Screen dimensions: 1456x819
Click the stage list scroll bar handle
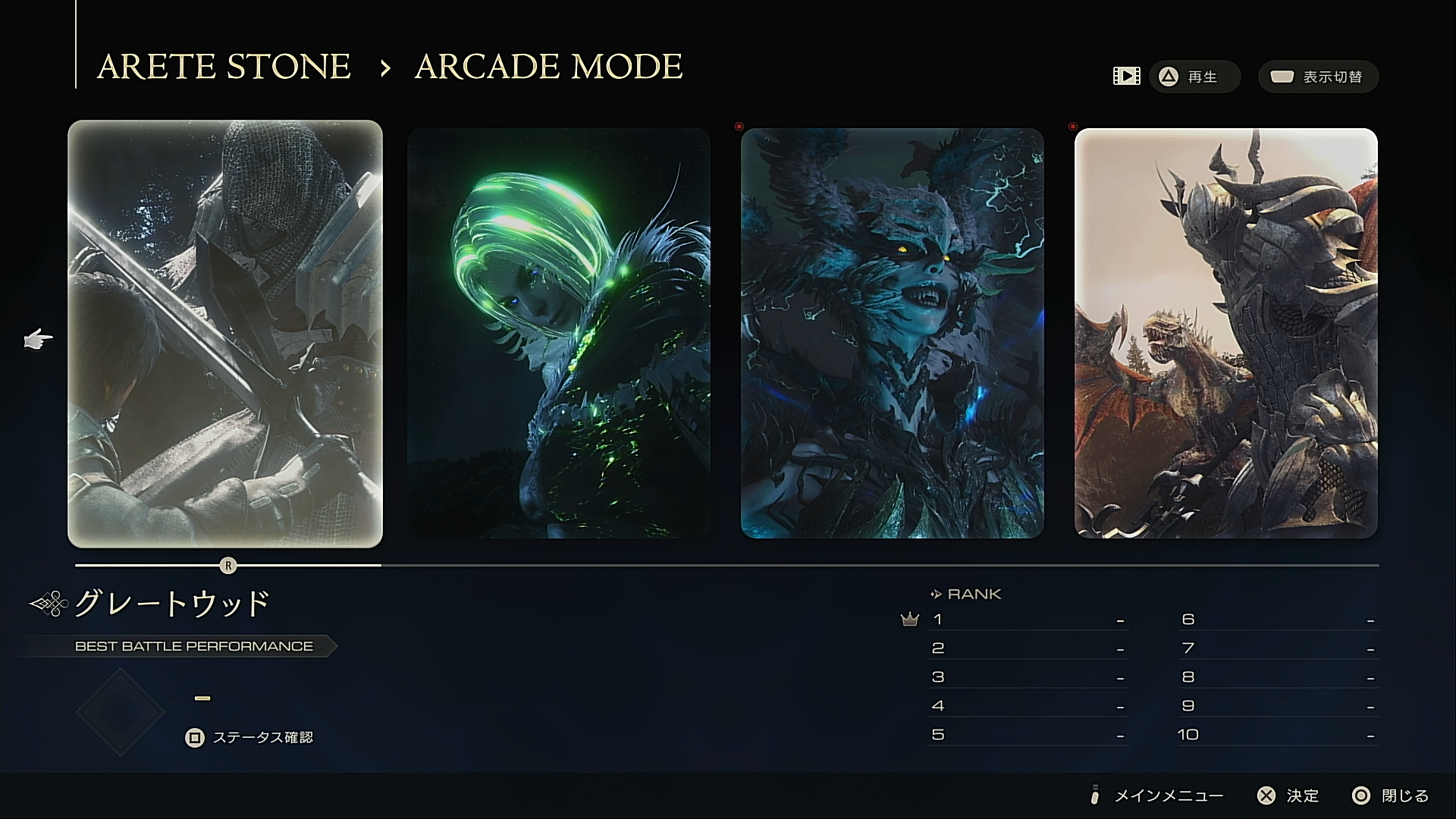point(228,566)
